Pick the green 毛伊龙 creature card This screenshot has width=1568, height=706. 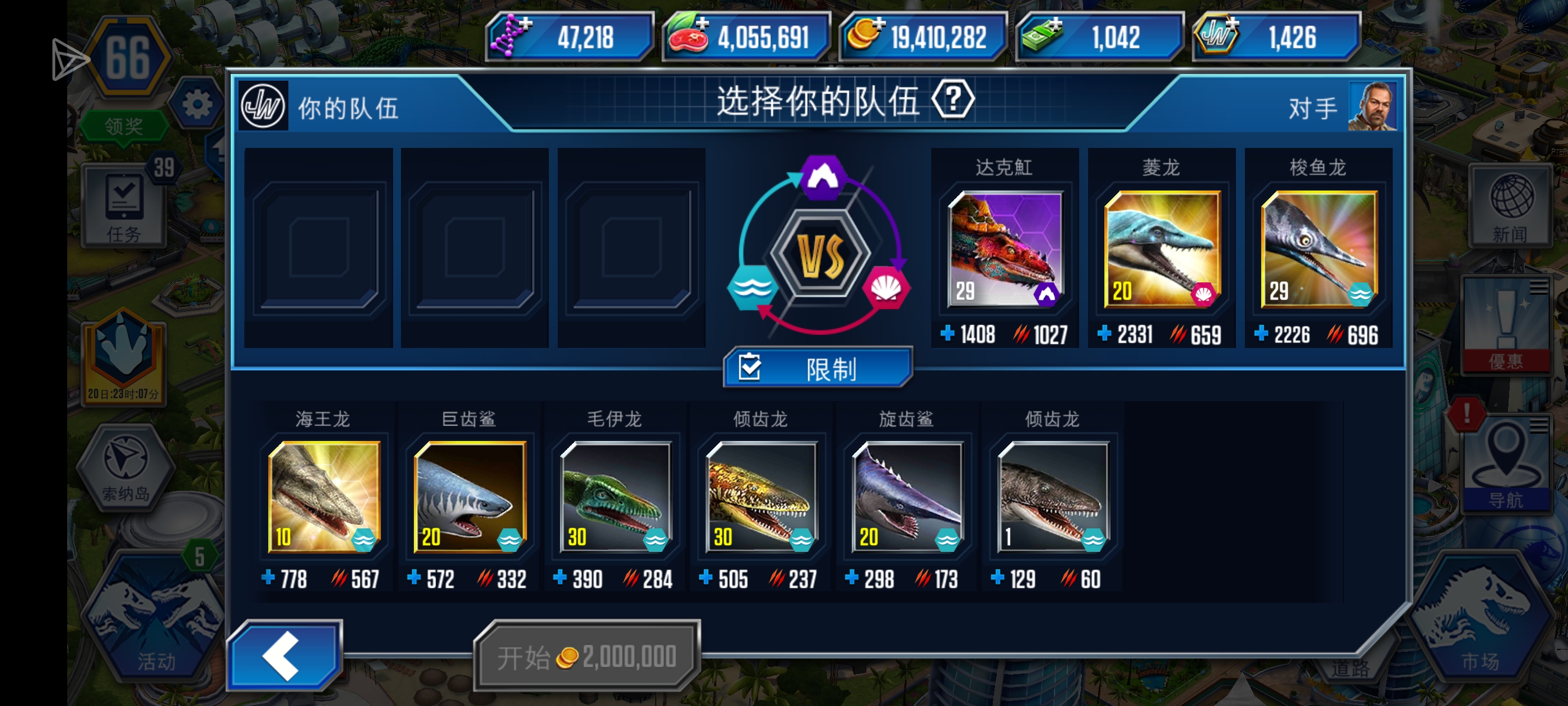coord(615,497)
